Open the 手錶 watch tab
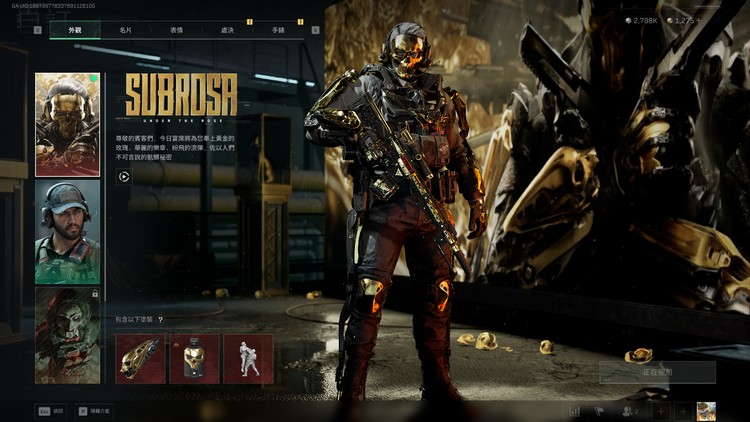Image resolution: width=750 pixels, height=422 pixels. point(277,30)
